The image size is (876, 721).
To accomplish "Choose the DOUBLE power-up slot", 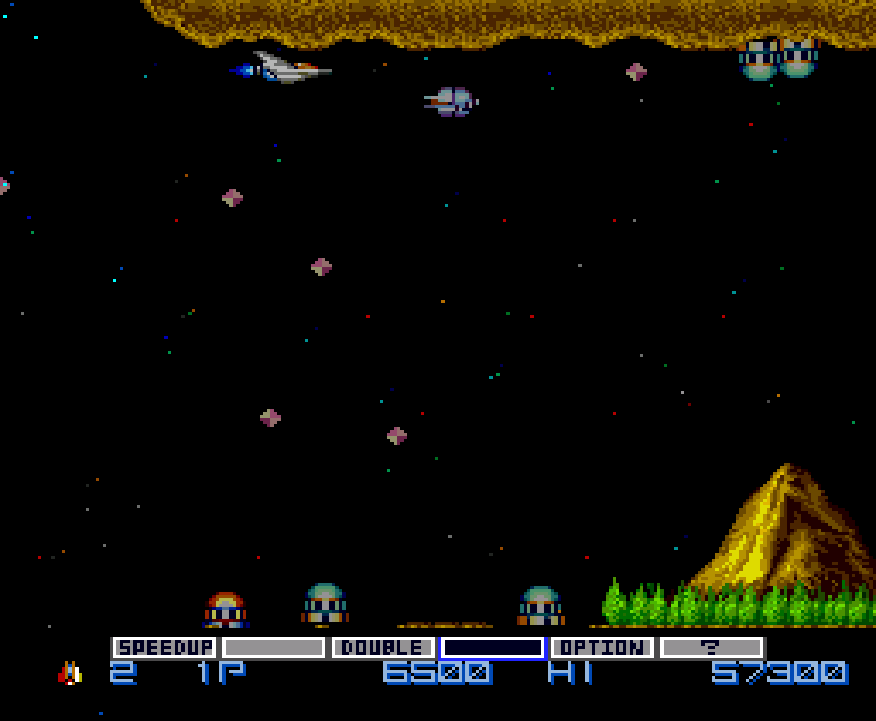I will [383, 648].
